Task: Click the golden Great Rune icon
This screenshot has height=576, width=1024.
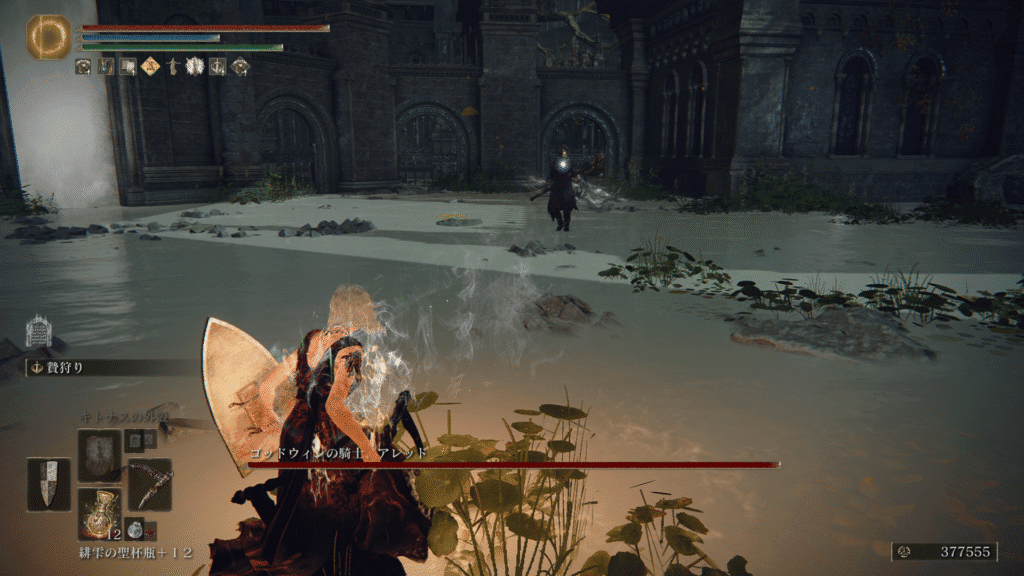Action: pos(48,37)
